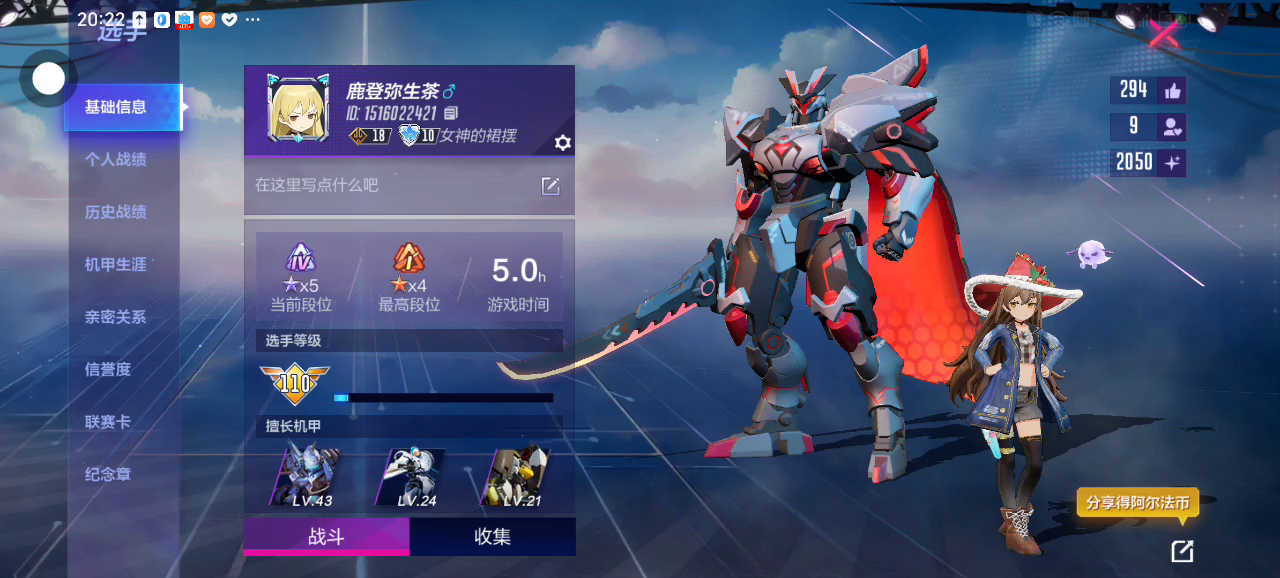Copy the player ID with the copy icon
Image resolution: width=1280 pixels, height=578 pixels.
[451, 112]
